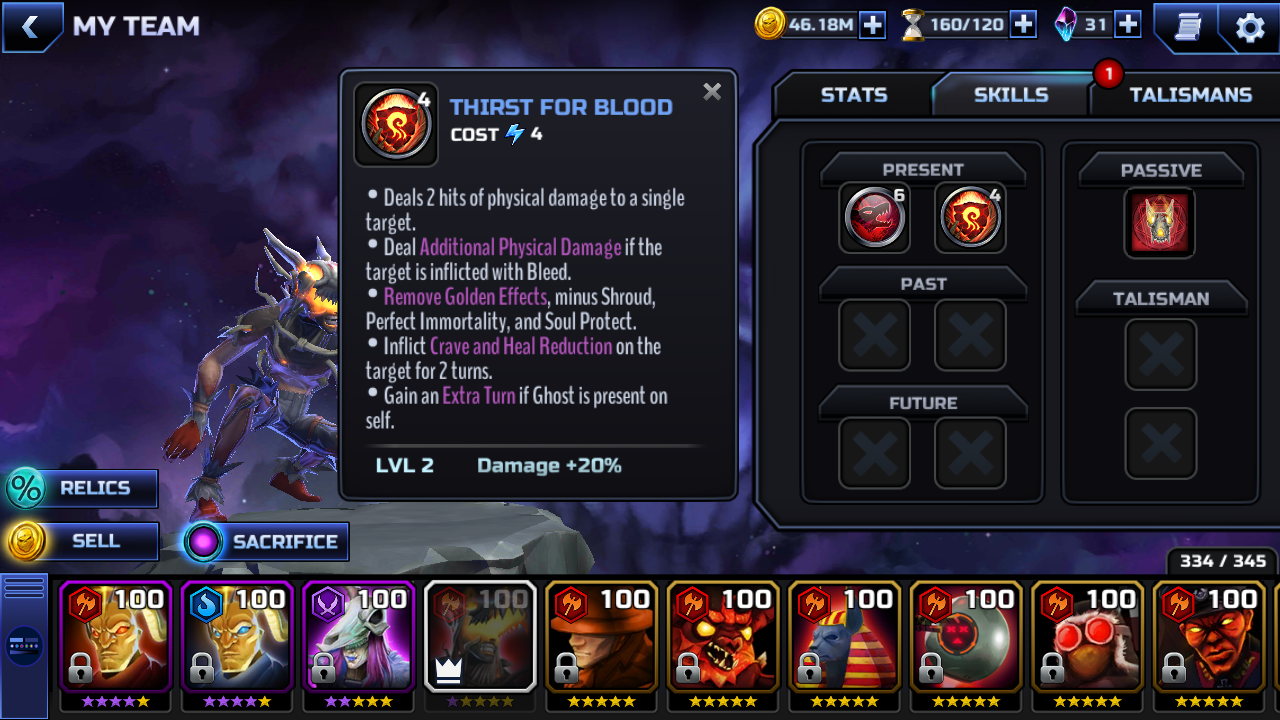Open the settings gear menu
The image size is (1280, 720).
coord(1250,27)
